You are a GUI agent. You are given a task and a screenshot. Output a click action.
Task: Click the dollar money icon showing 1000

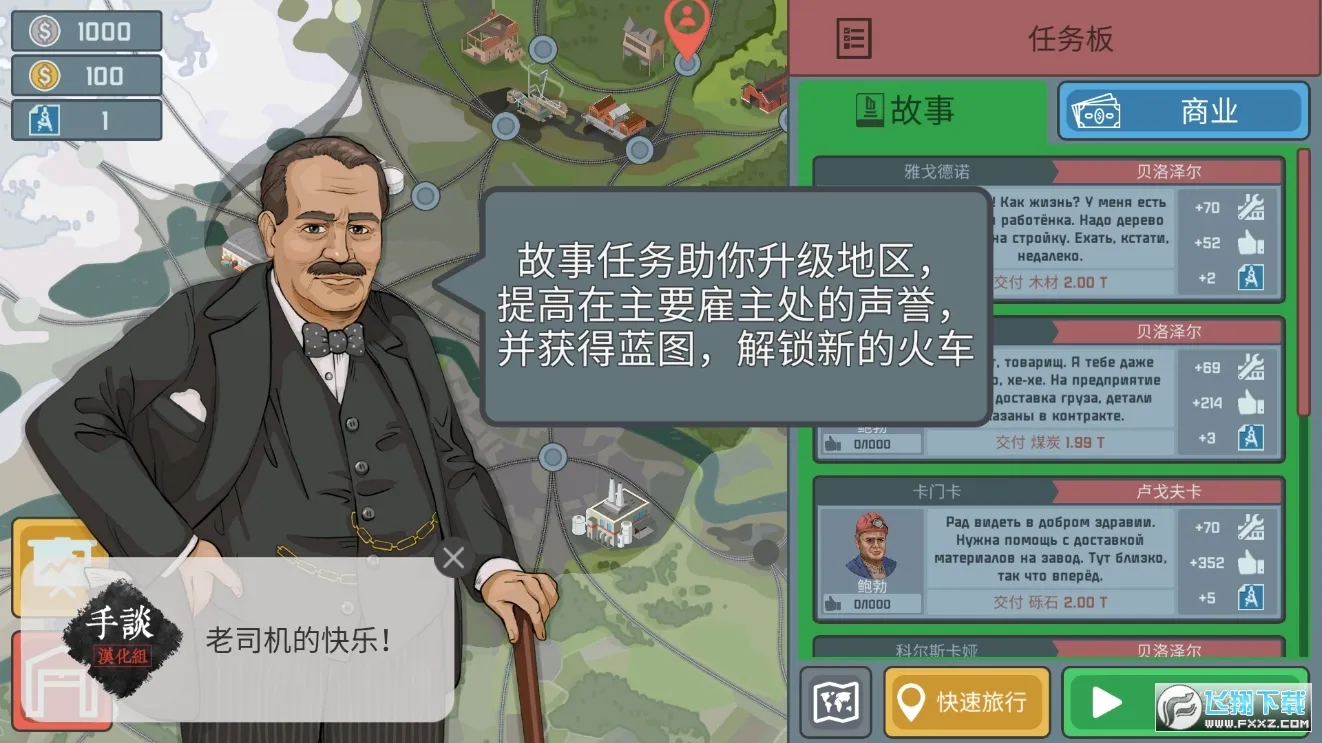(x=43, y=31)
